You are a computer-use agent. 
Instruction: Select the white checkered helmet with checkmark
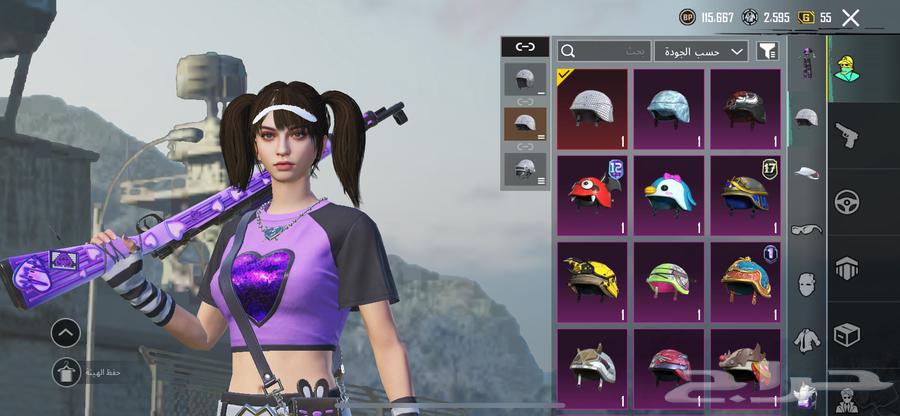pyautogui.click(x=592, y=108)
